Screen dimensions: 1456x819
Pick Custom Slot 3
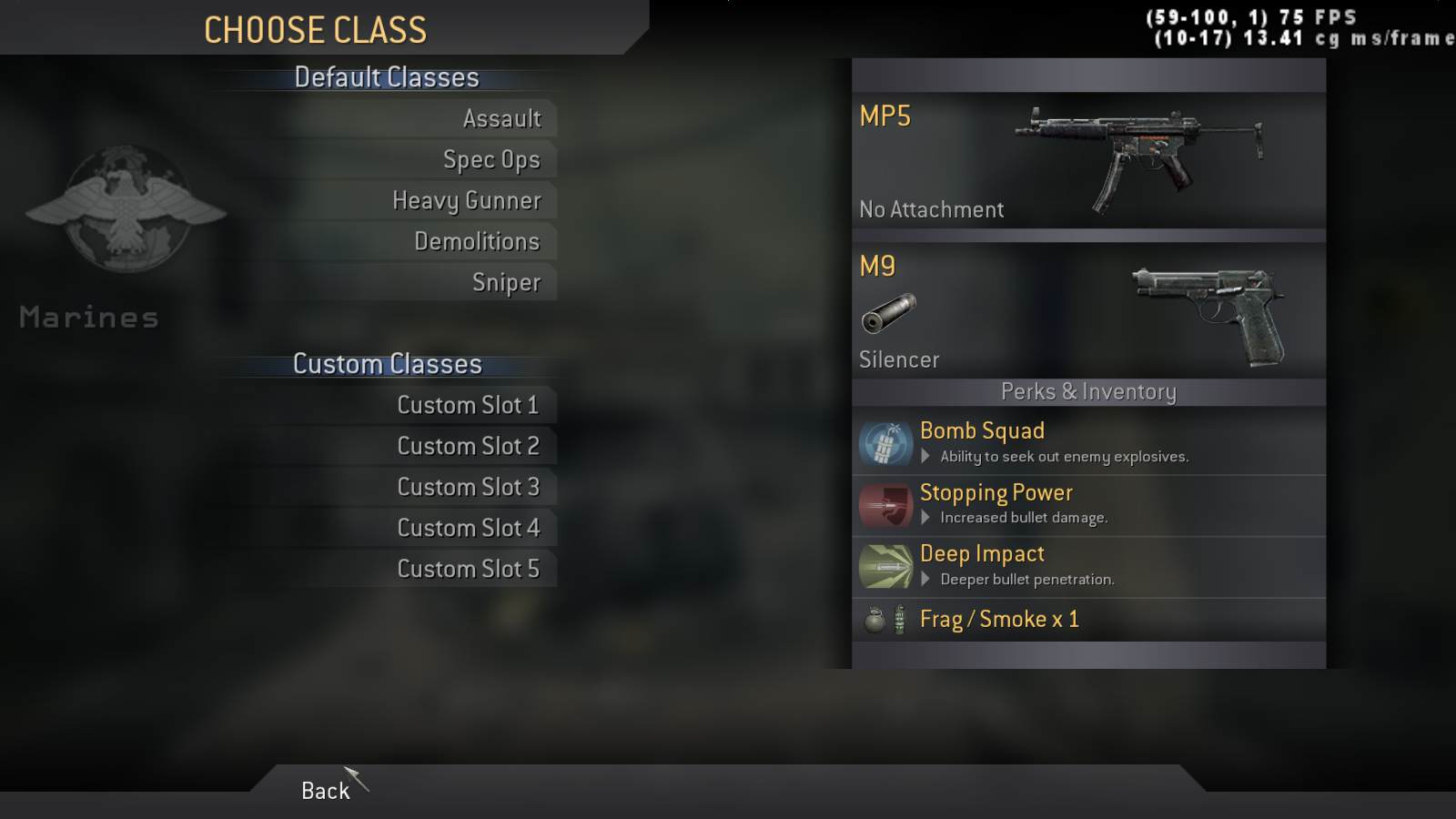tap(468, 487)
